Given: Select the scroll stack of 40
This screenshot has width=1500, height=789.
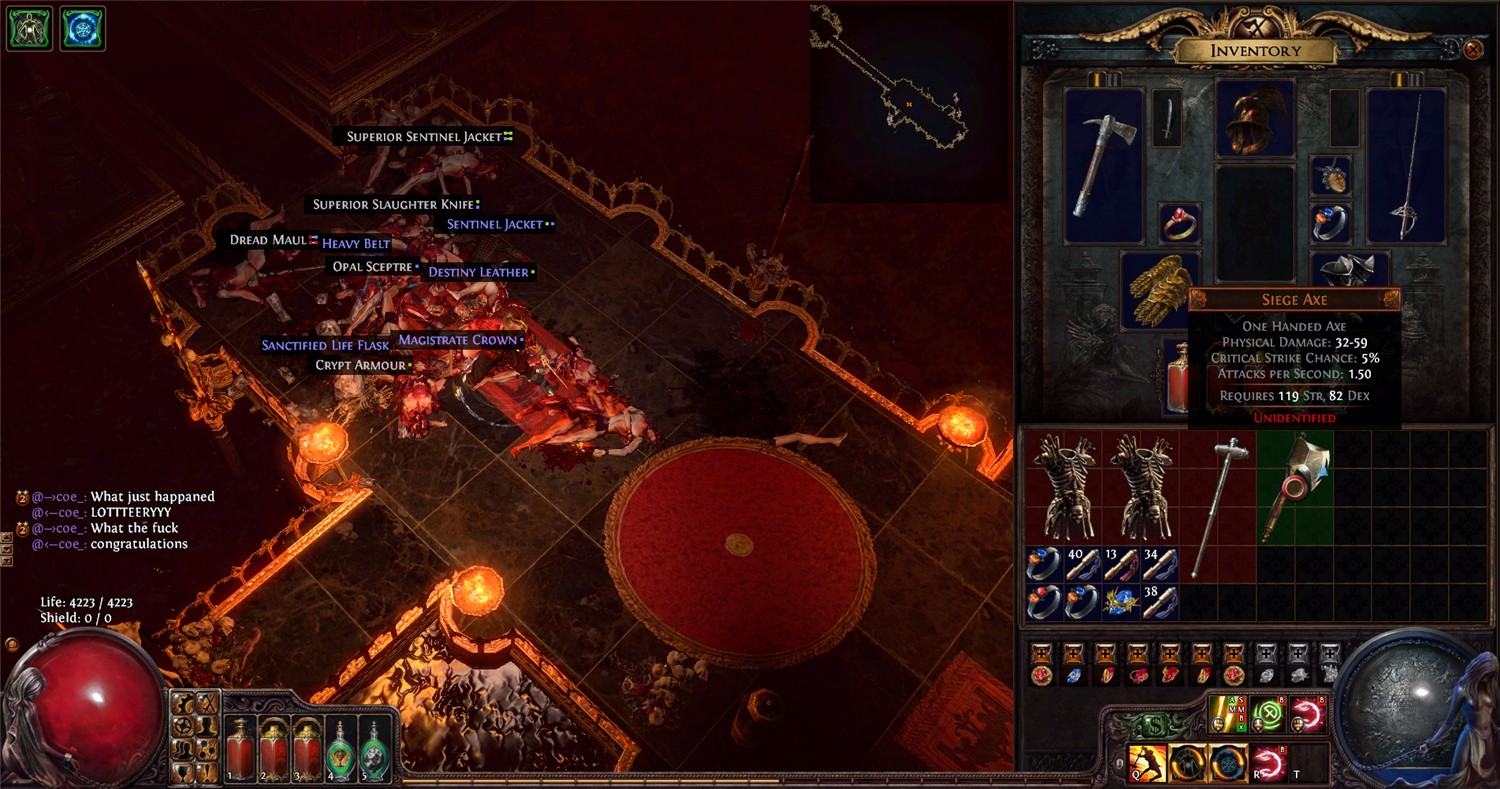Looking at the screenshot, I should point(1083,565).
